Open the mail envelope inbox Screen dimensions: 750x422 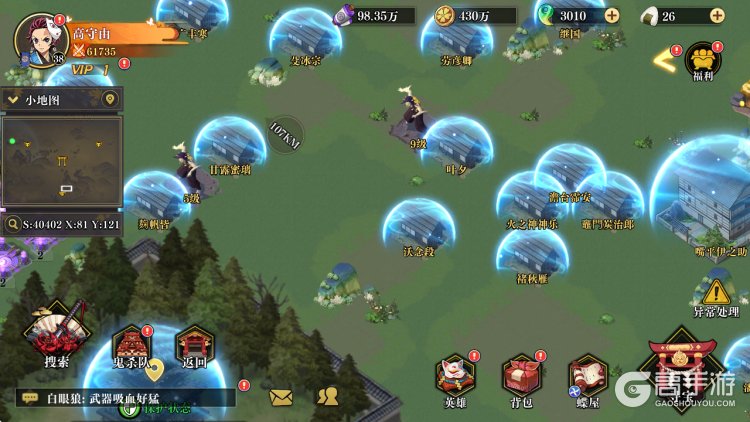pos(281,397)
